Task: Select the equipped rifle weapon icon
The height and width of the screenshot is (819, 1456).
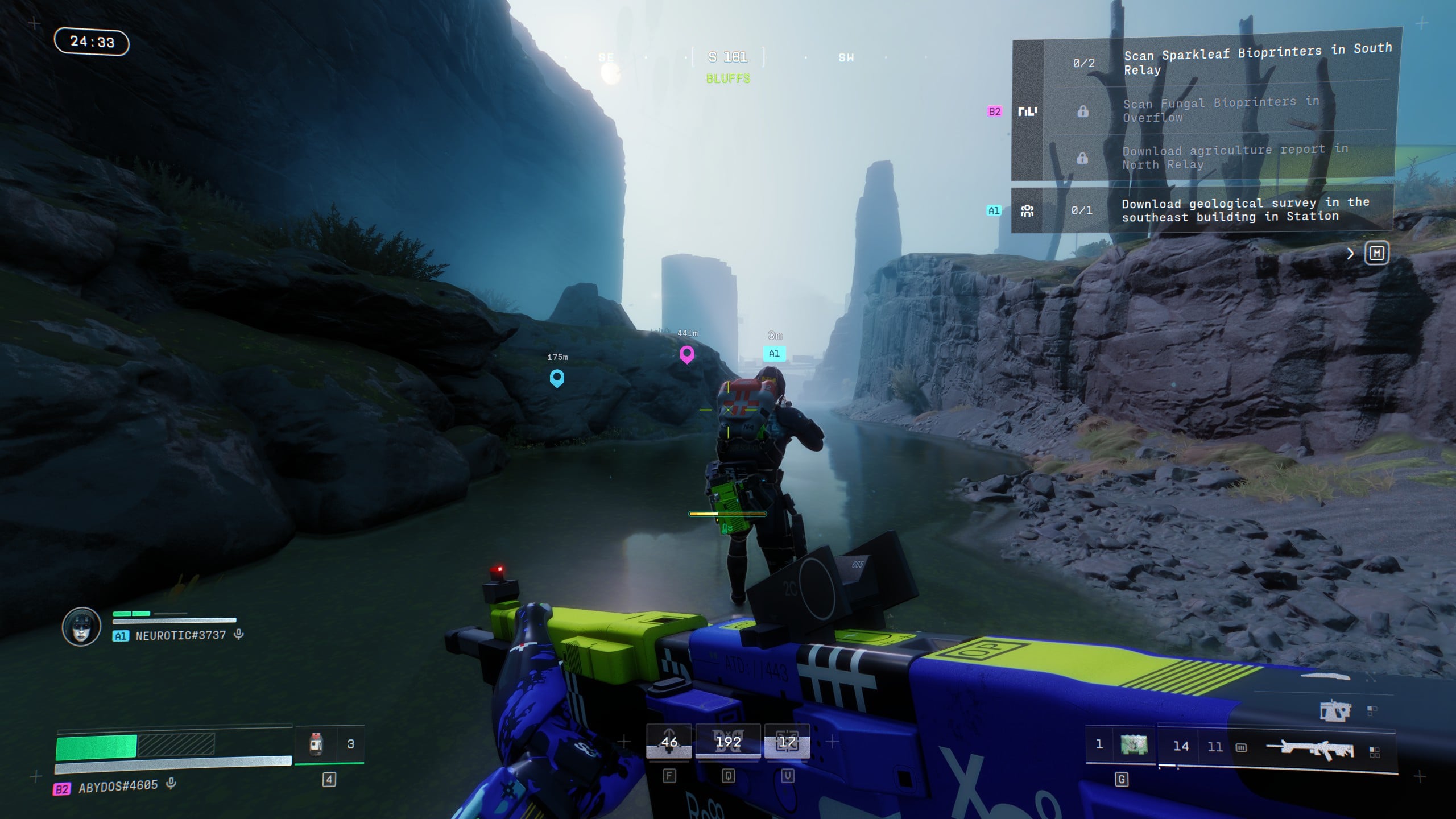Action: (x=1317, y=748)
